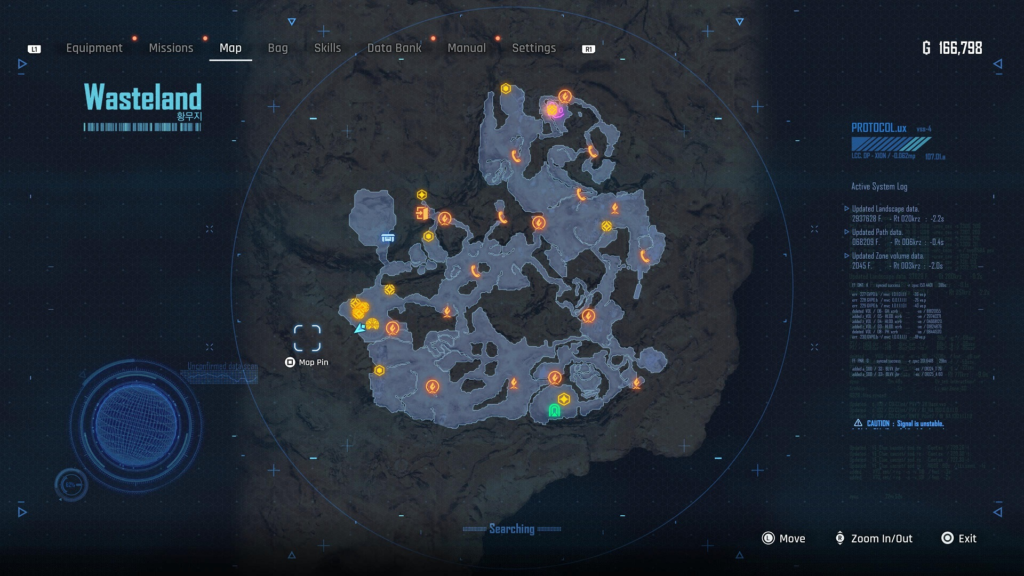Image resolution: width=1024 pixels, height=576 pixels.
Task: Select the light blue marker icon
Action: click(x=387, y=237)
